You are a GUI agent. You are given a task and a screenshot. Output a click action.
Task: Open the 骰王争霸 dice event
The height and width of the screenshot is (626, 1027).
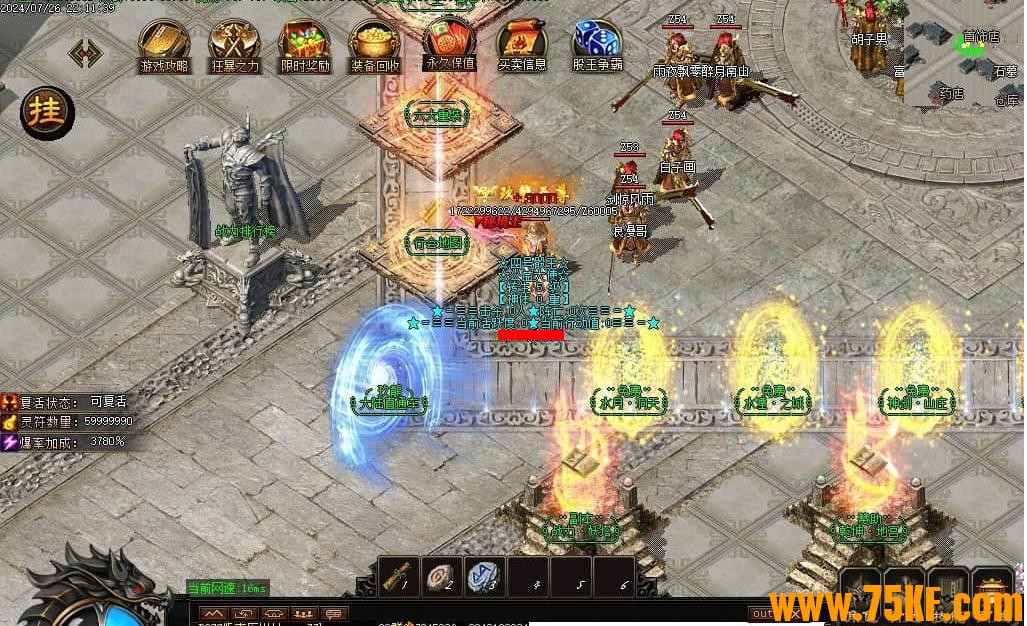click(597, 42)
